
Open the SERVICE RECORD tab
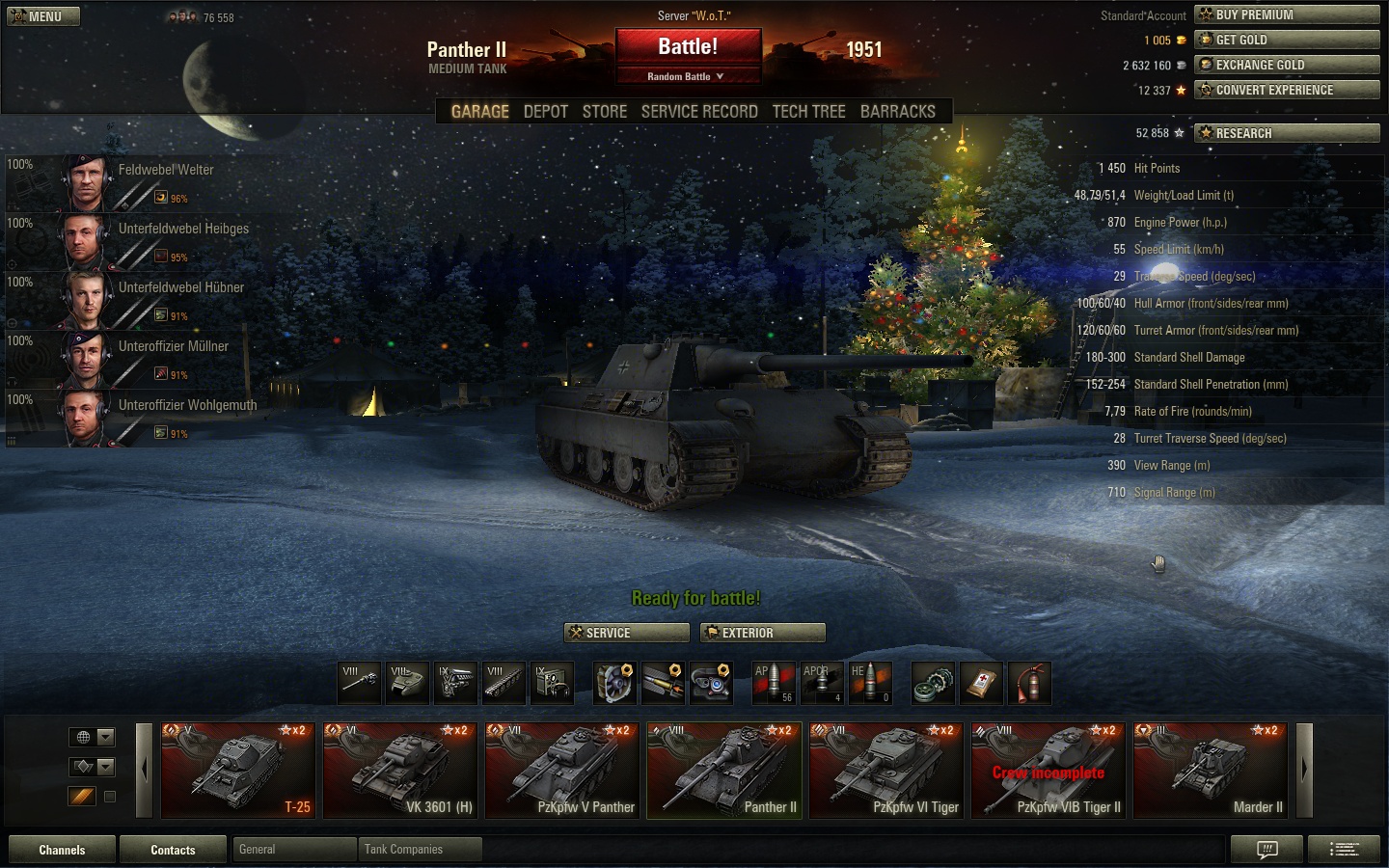coord(699,112)
